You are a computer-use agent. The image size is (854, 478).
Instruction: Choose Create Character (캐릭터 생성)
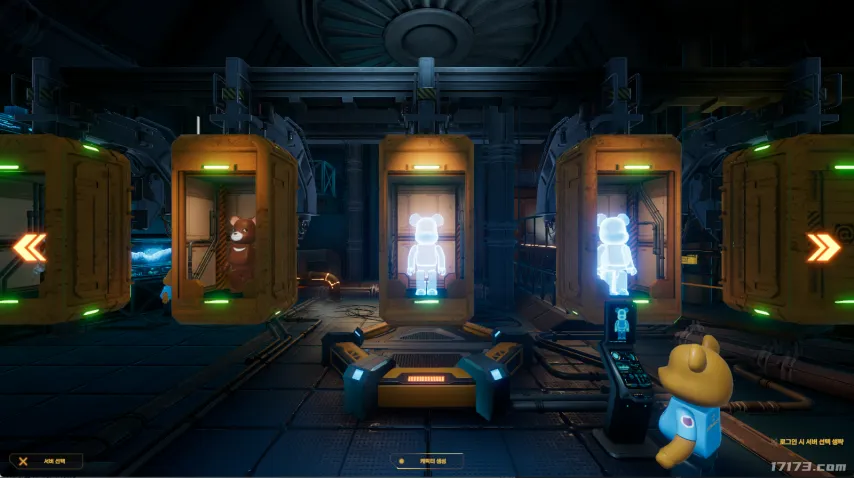click(x=427, y=462)
